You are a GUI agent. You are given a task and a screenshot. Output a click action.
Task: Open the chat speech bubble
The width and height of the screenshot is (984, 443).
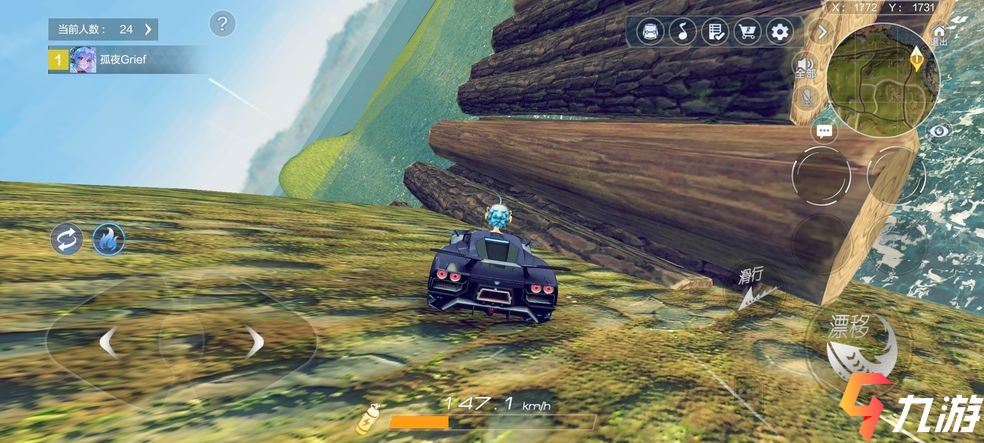pyautogui.click(x=825, y=131)
